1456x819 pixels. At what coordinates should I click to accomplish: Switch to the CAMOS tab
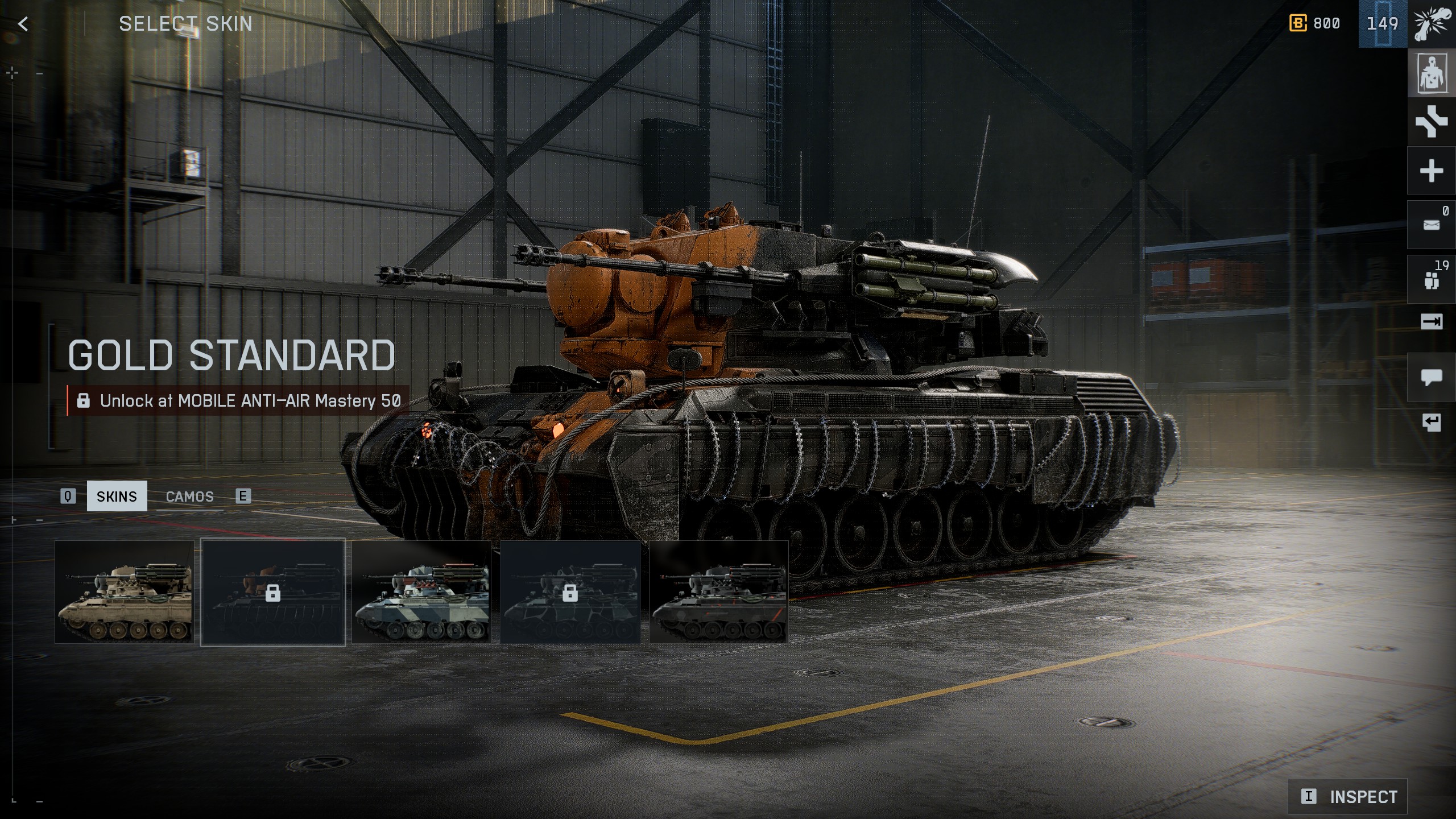click(189, 497)
